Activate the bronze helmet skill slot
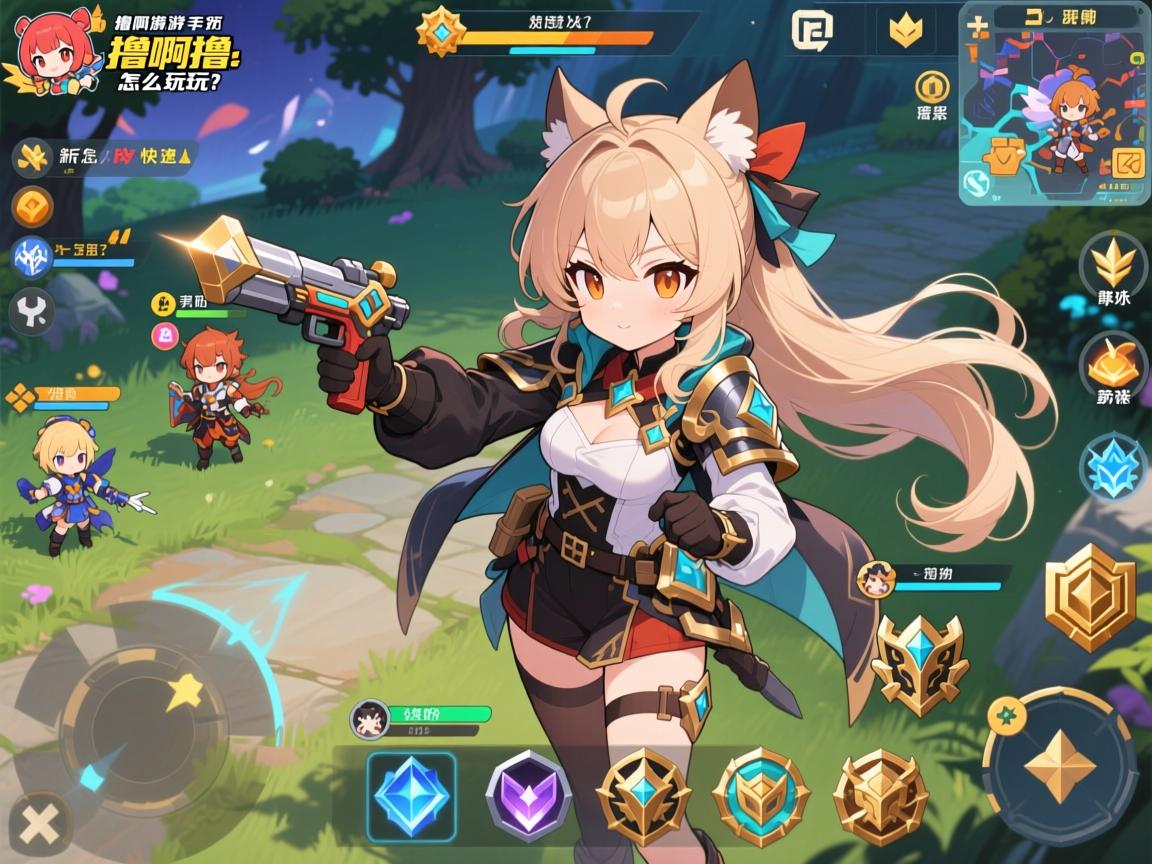The width and height of the screenshot is (1152, 864). tap(880, 797)
